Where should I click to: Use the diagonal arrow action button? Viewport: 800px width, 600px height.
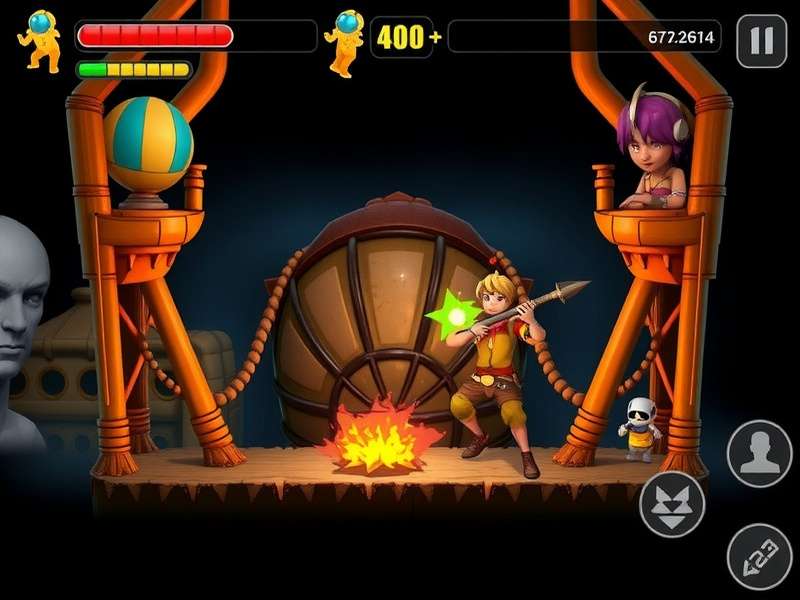click(x=760, y=556)
